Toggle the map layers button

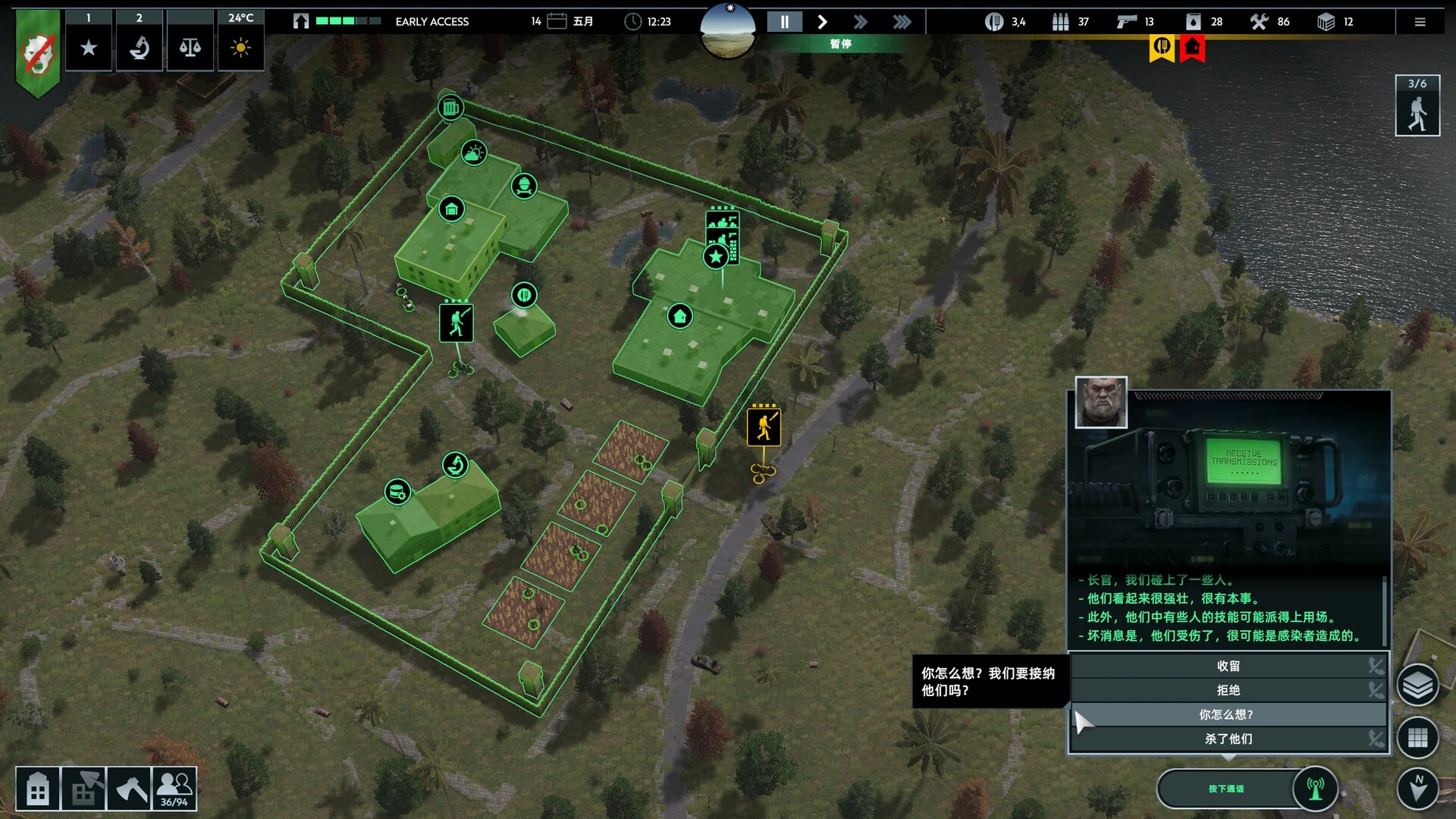click(x=1417, y=686)
